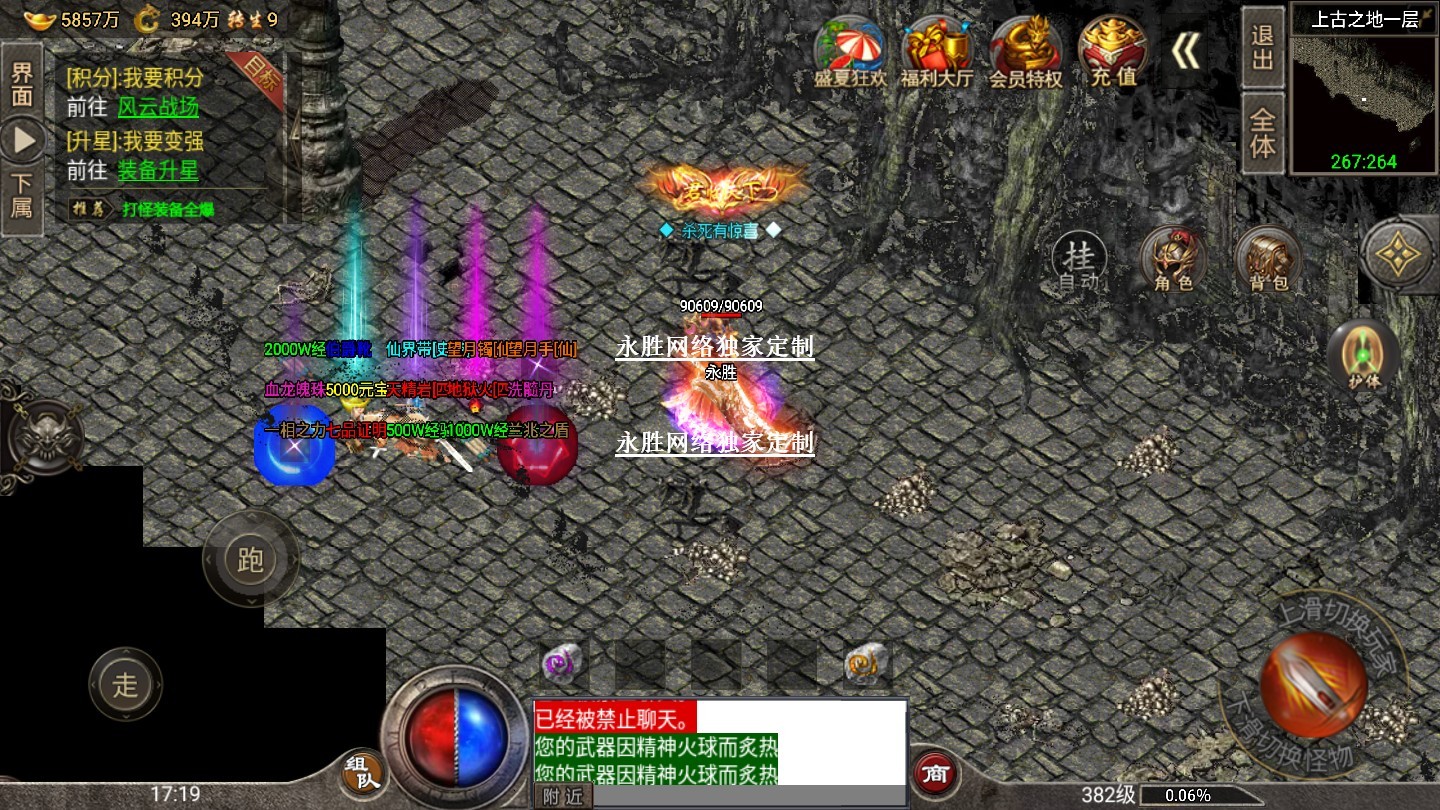
Task: Select the 走 walk movement button
Action: pos(125,685)
